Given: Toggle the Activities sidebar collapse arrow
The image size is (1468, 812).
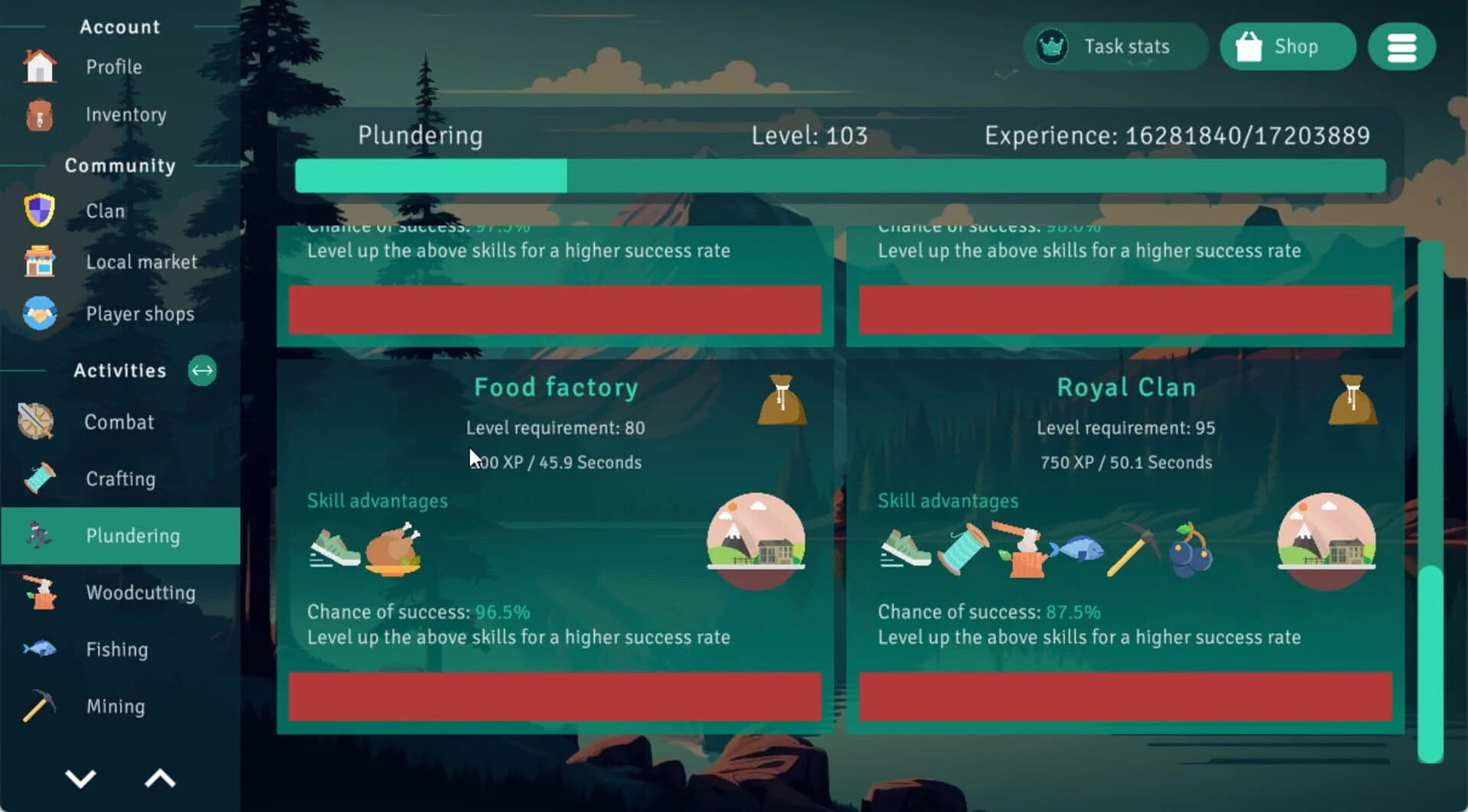Looking at the screenshot, I should [x=202, y=371].
